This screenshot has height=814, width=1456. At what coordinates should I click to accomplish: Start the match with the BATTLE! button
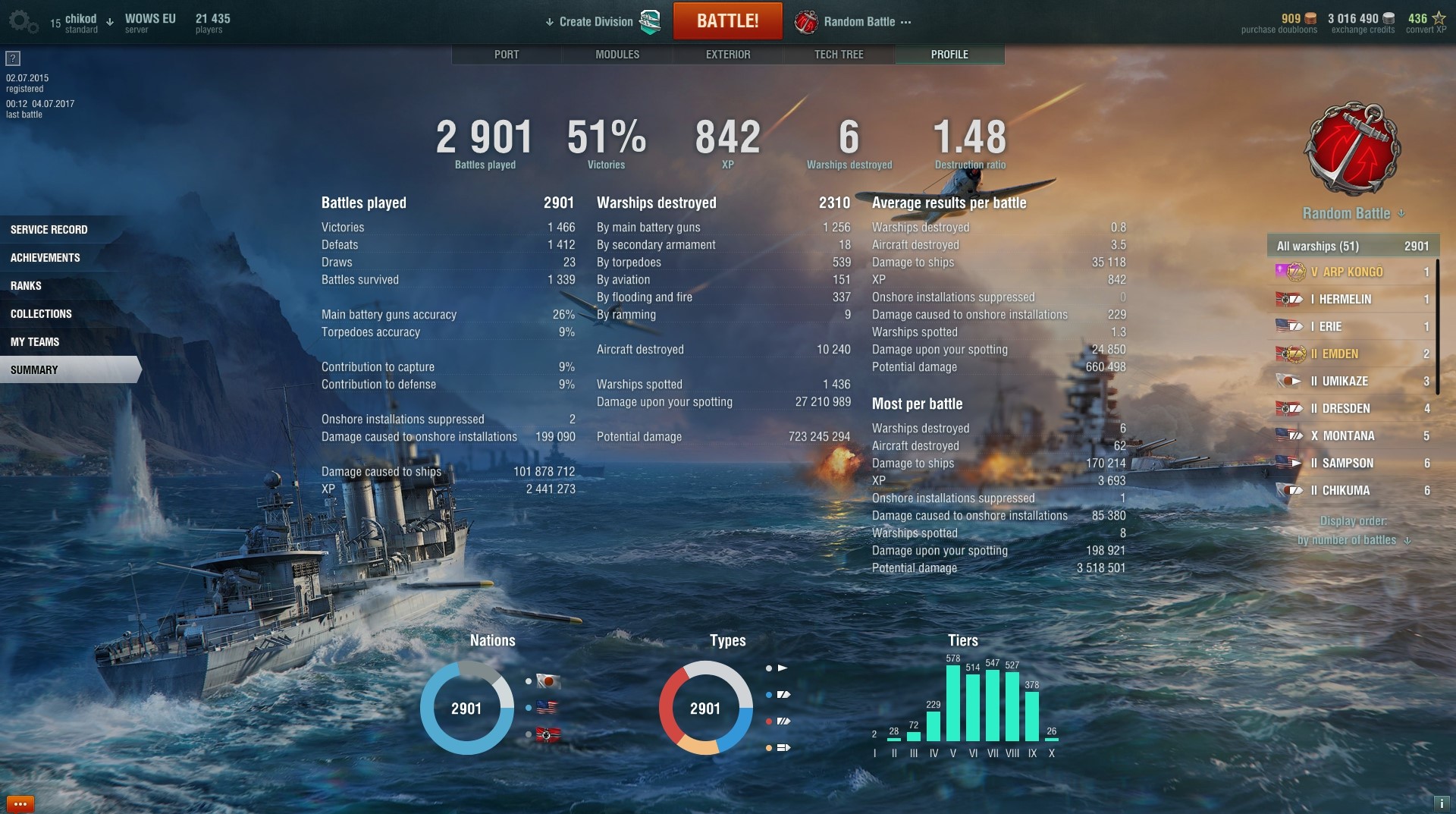coord(727,21)
